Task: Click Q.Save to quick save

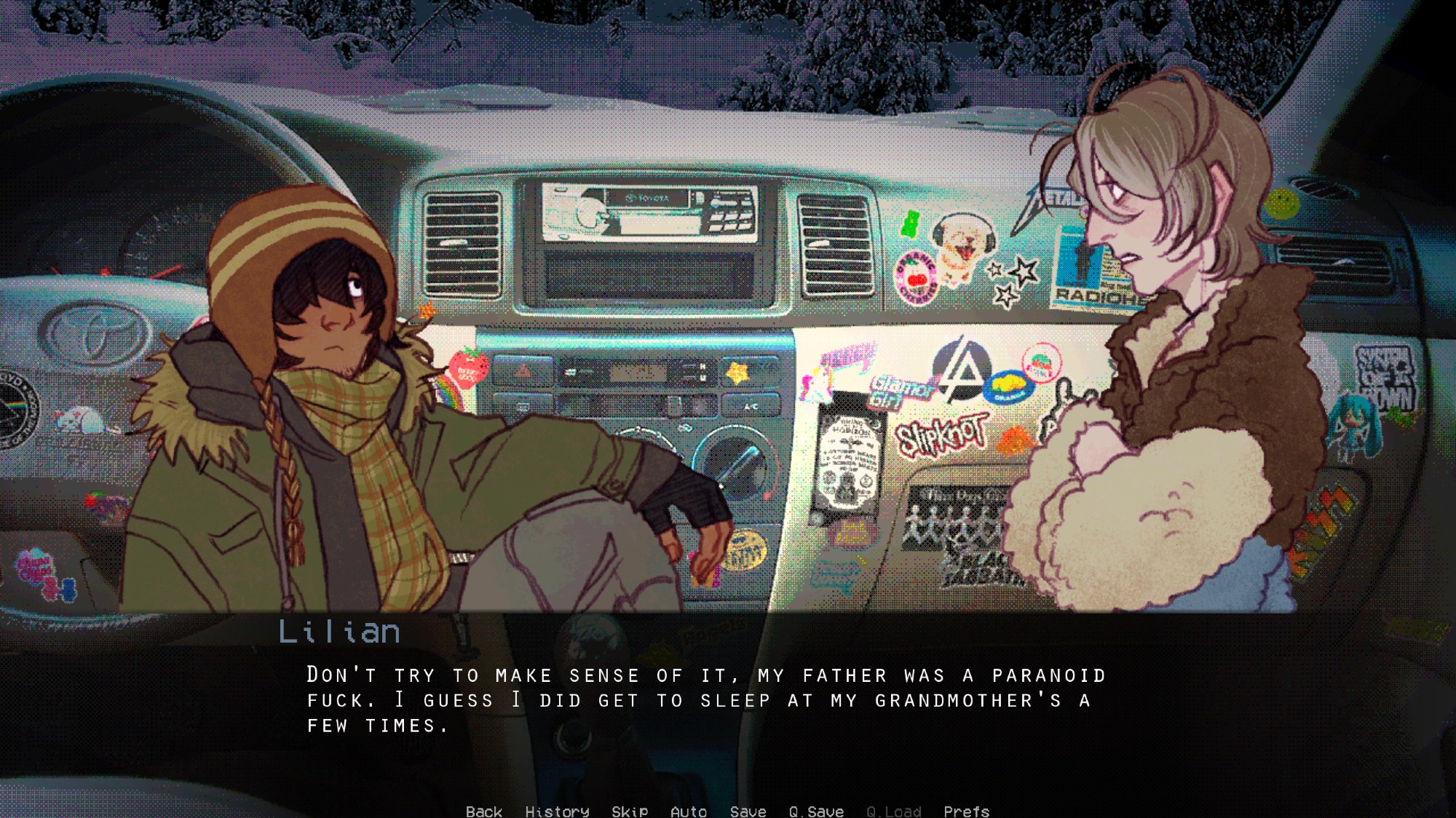Action: (x=816, y=811)
